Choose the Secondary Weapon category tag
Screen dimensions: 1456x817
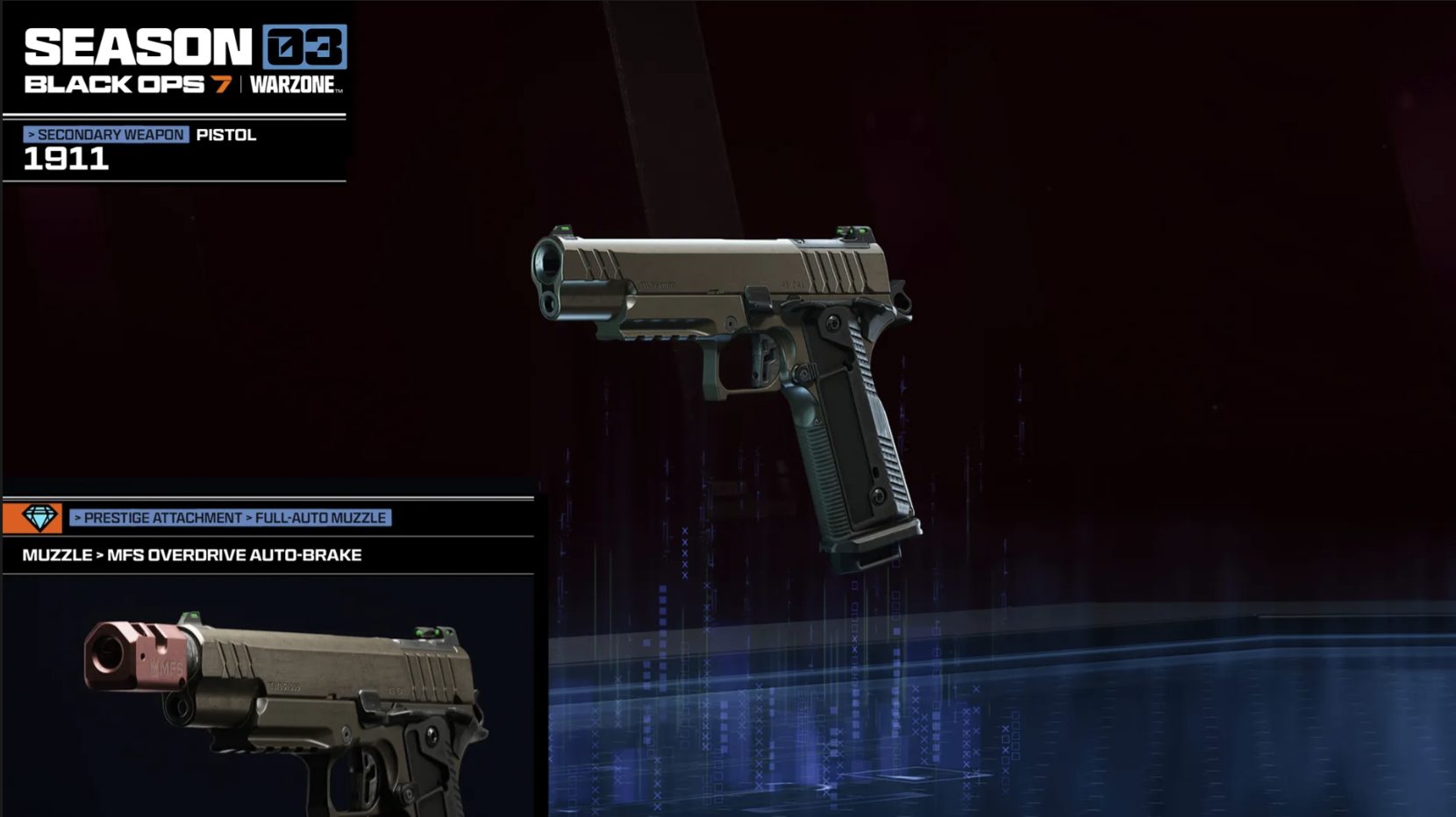click(106, 135)
